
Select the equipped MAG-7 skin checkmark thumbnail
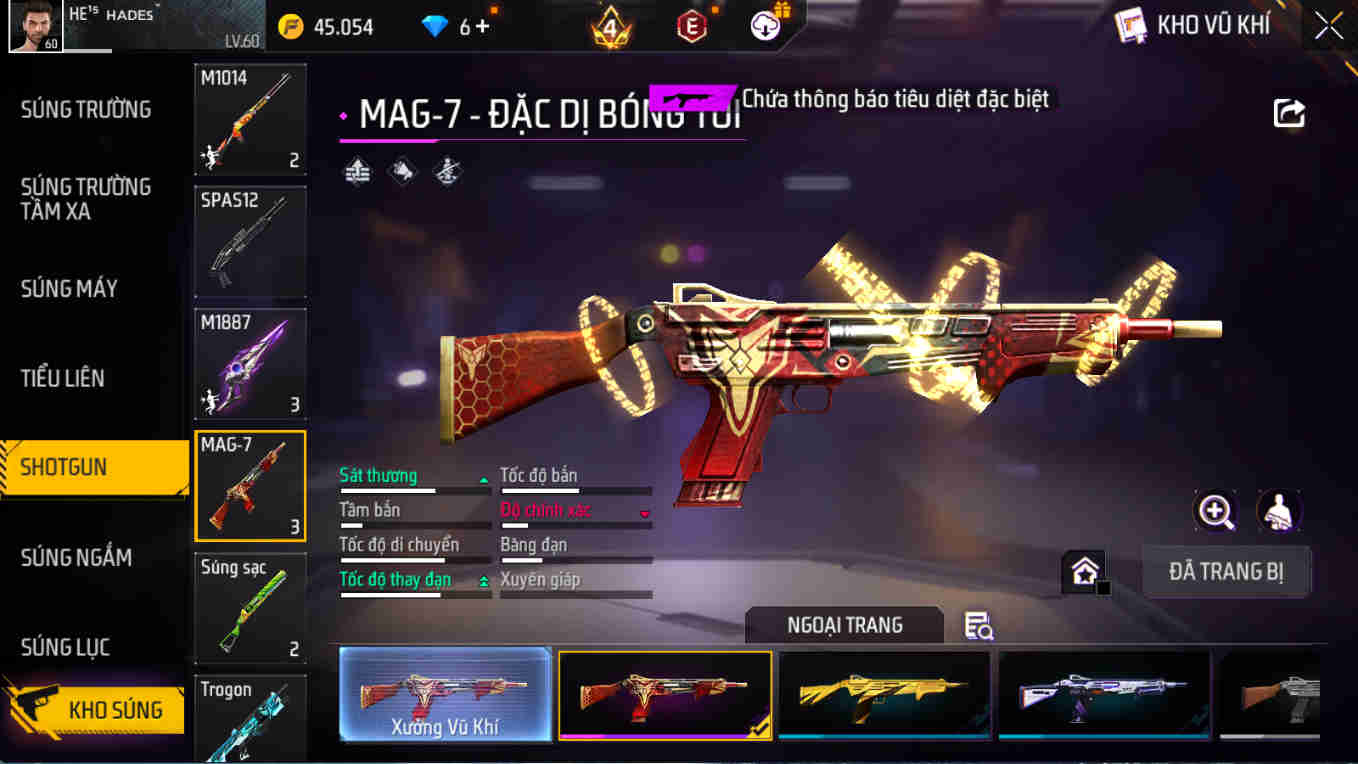click(666, 695)
